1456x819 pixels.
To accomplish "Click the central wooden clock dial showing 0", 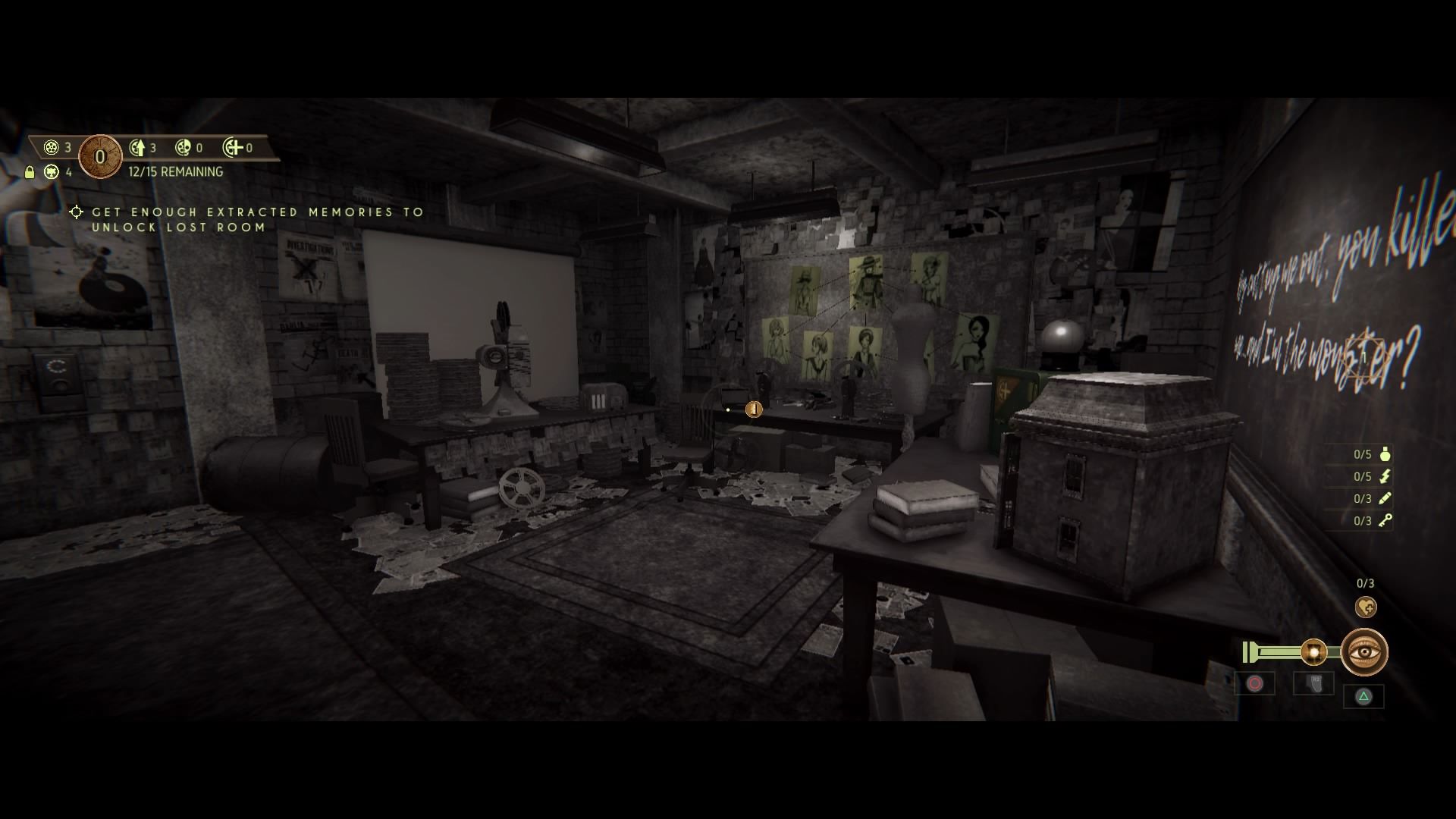I will click(100, 155).
